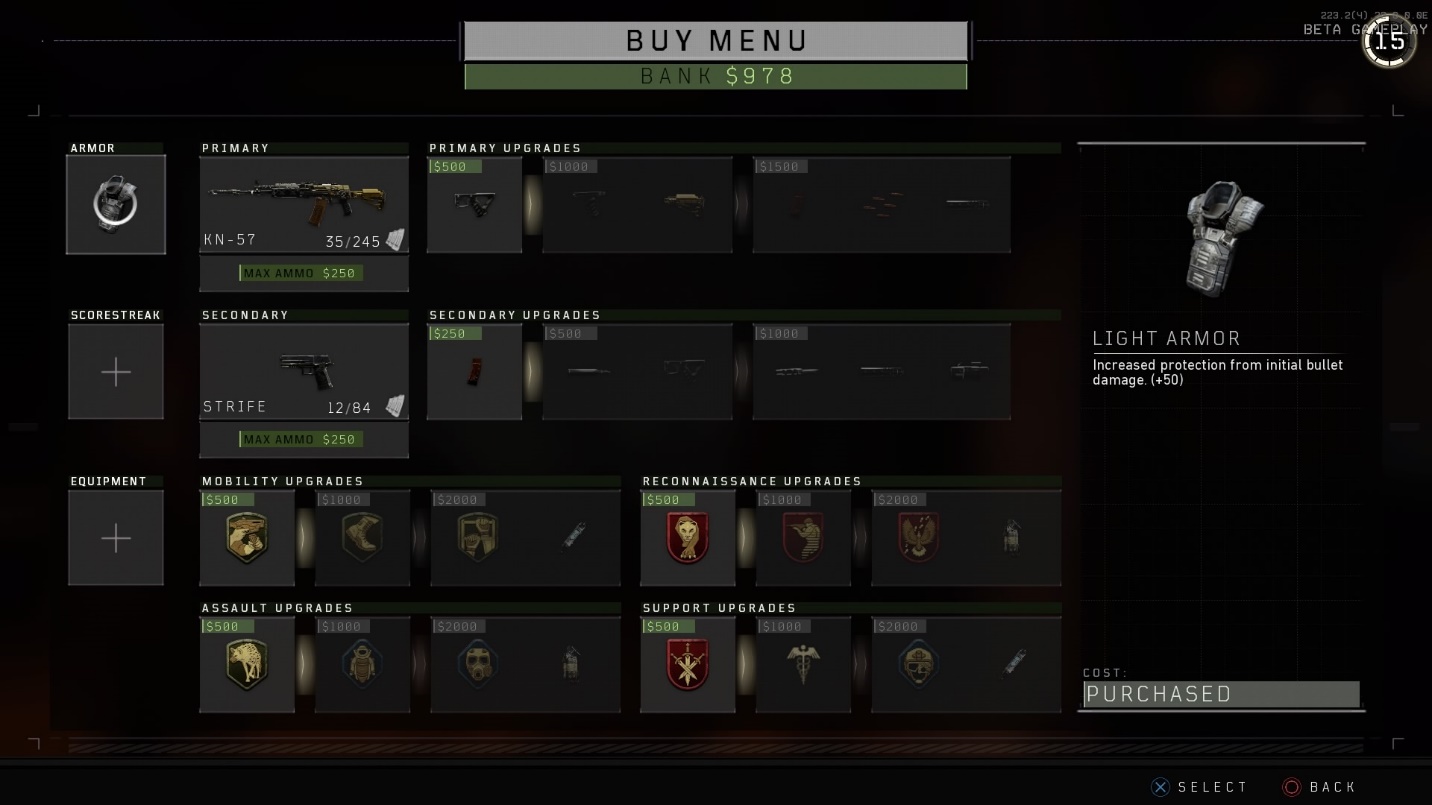Choose the $1000 Support caduceus badge

[804, 665]
